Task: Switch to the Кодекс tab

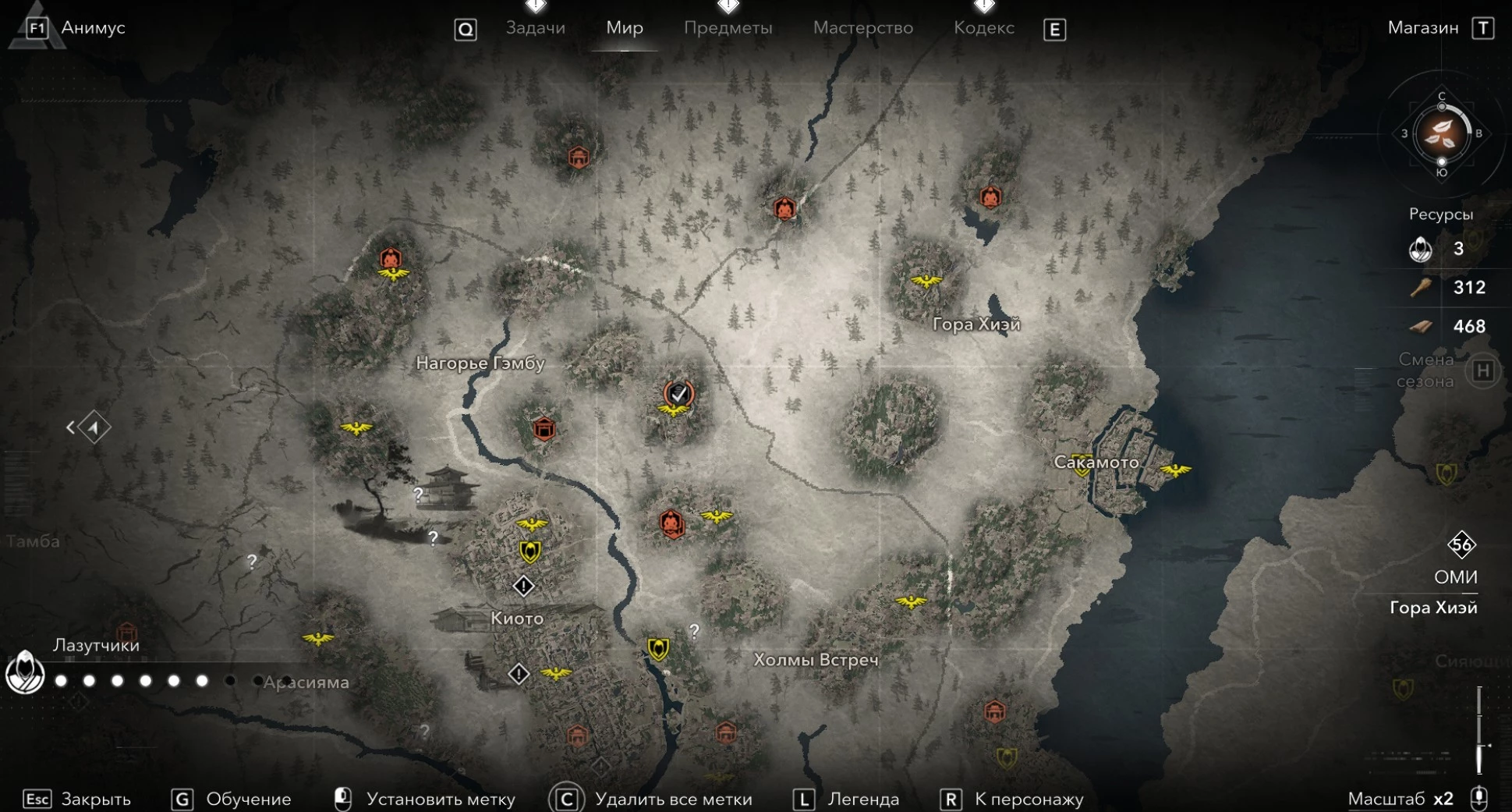Action: [983, 28]
